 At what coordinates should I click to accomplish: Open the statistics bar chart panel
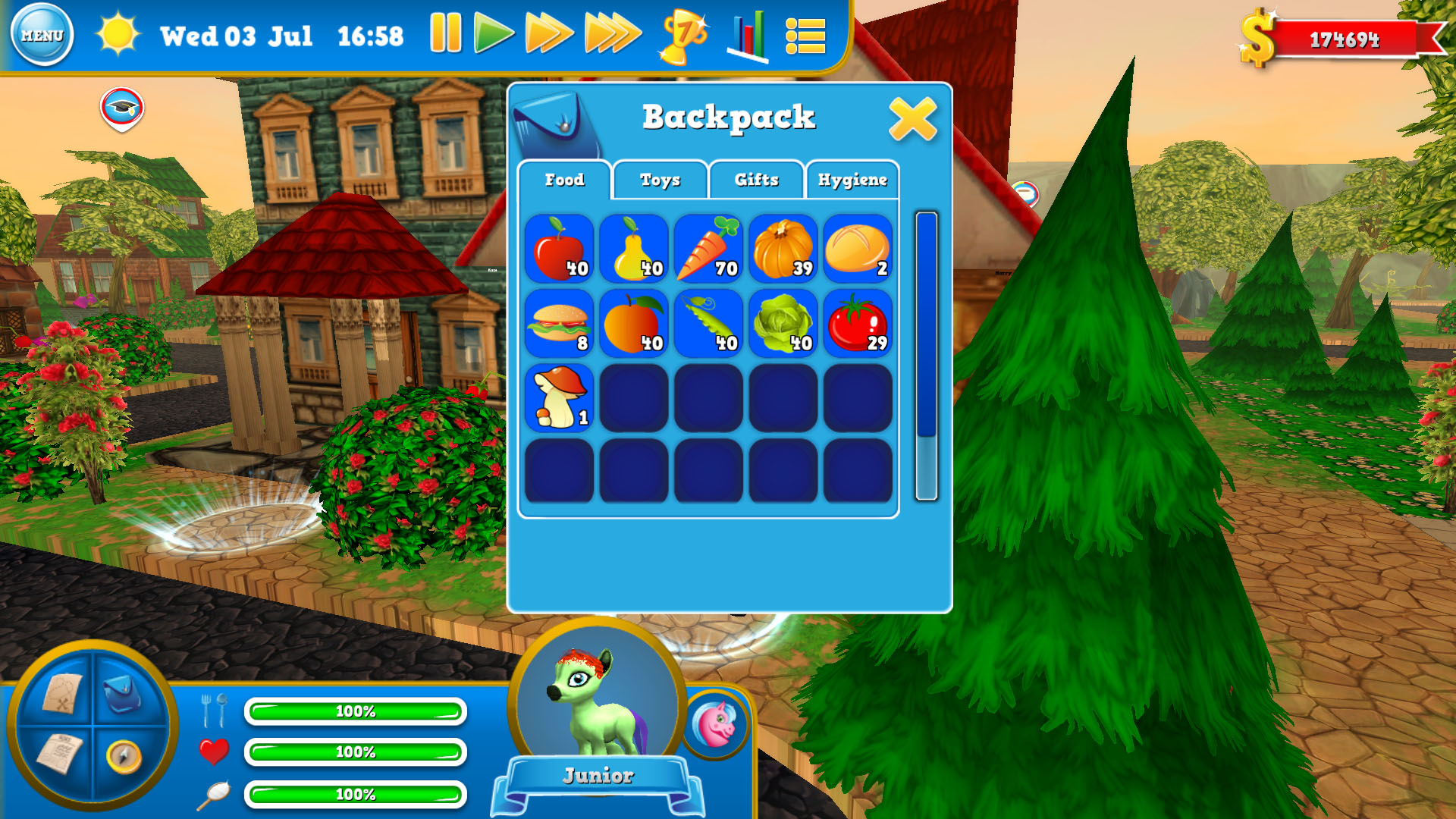click(x=746, y=36)
